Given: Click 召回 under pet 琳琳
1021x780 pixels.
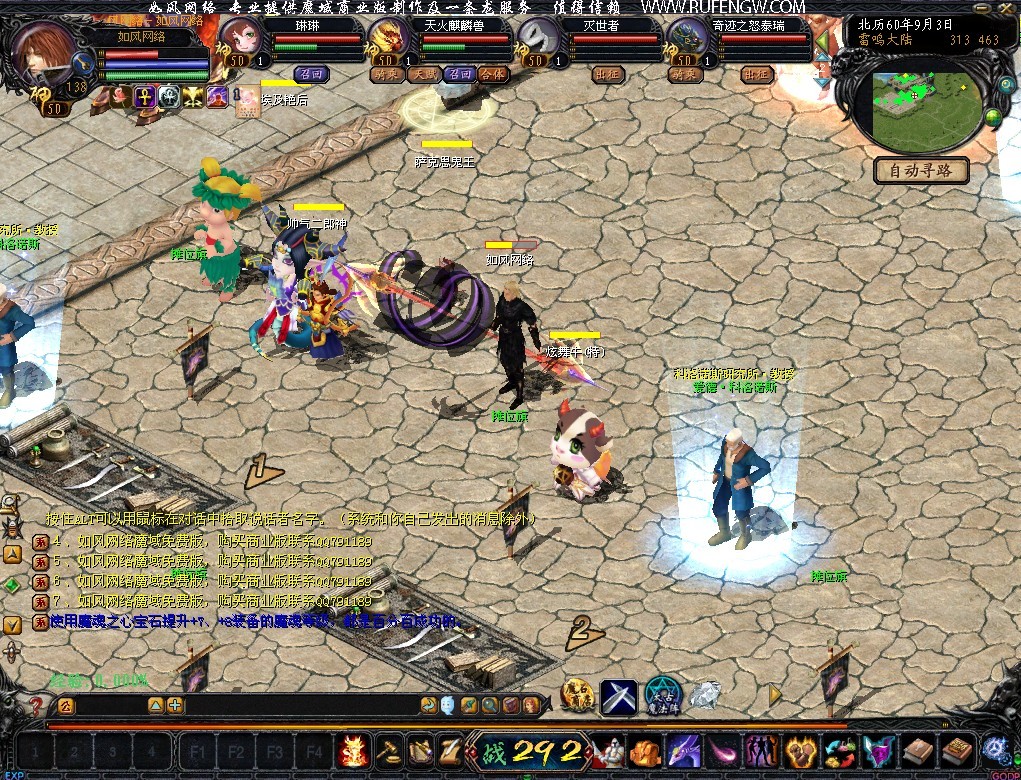Looking at the screenshot, I should (x=313, y=74).
